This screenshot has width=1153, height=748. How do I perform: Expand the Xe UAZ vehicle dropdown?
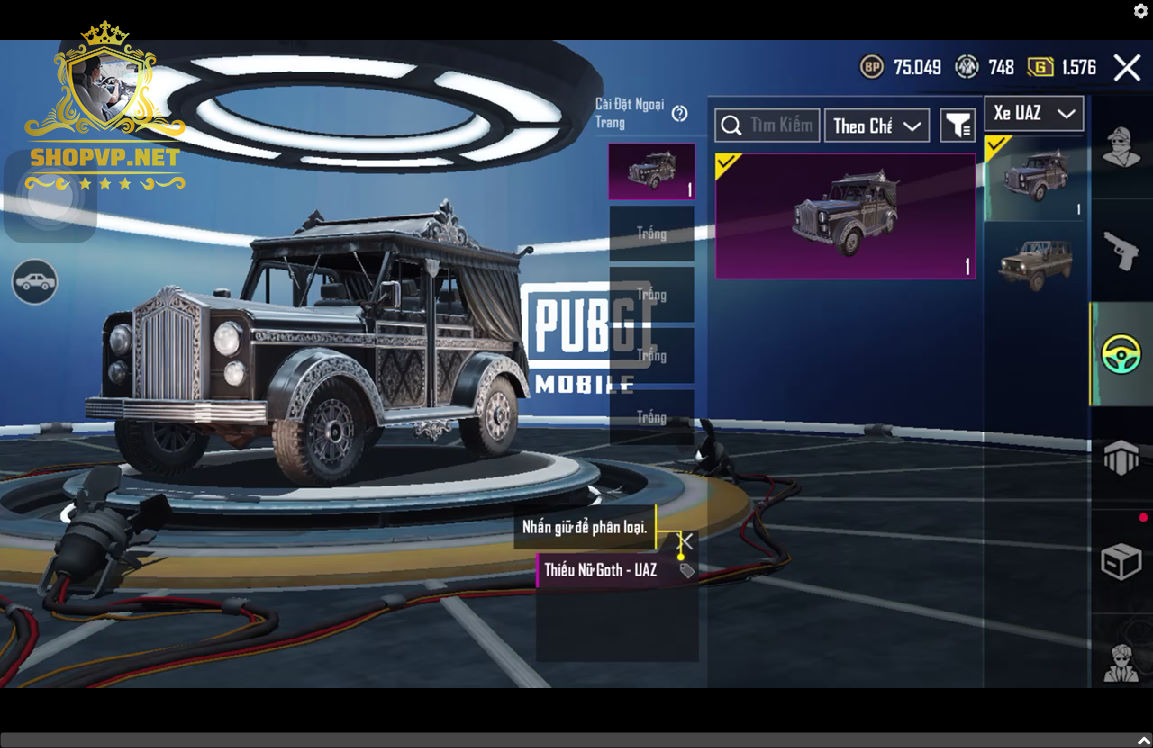click(x=1034, y=114)
